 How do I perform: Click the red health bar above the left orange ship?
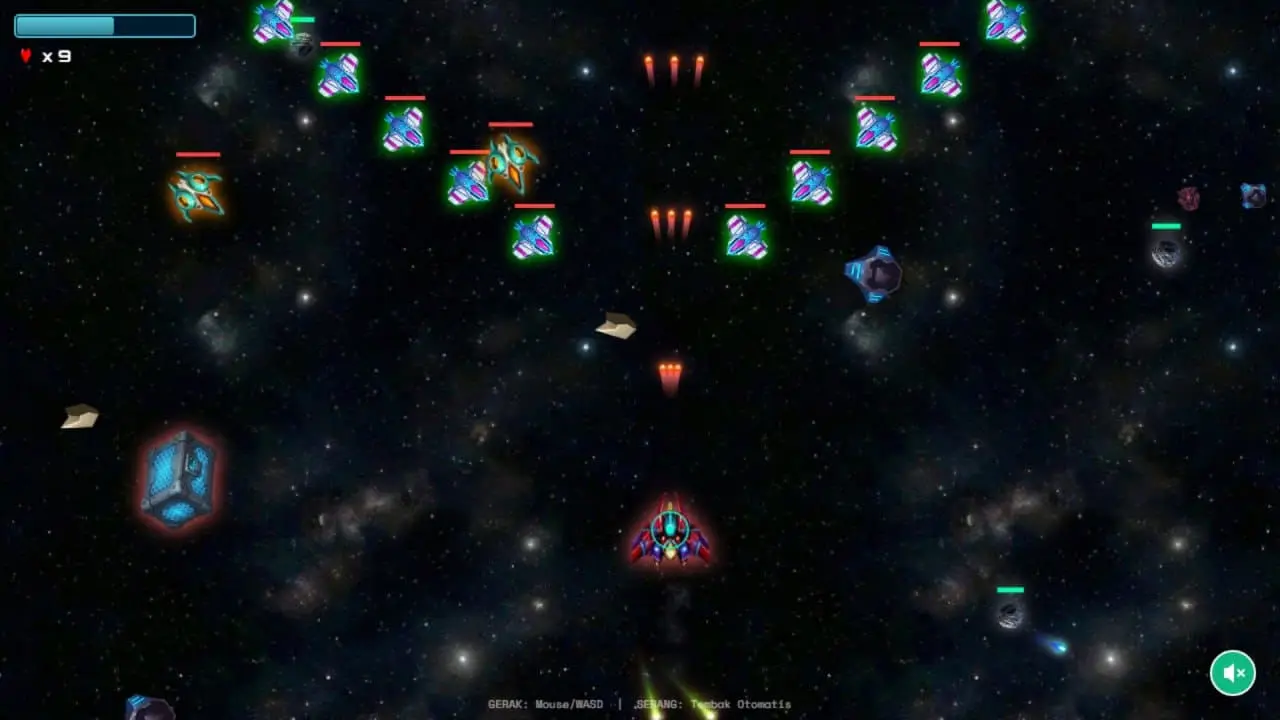197,154
